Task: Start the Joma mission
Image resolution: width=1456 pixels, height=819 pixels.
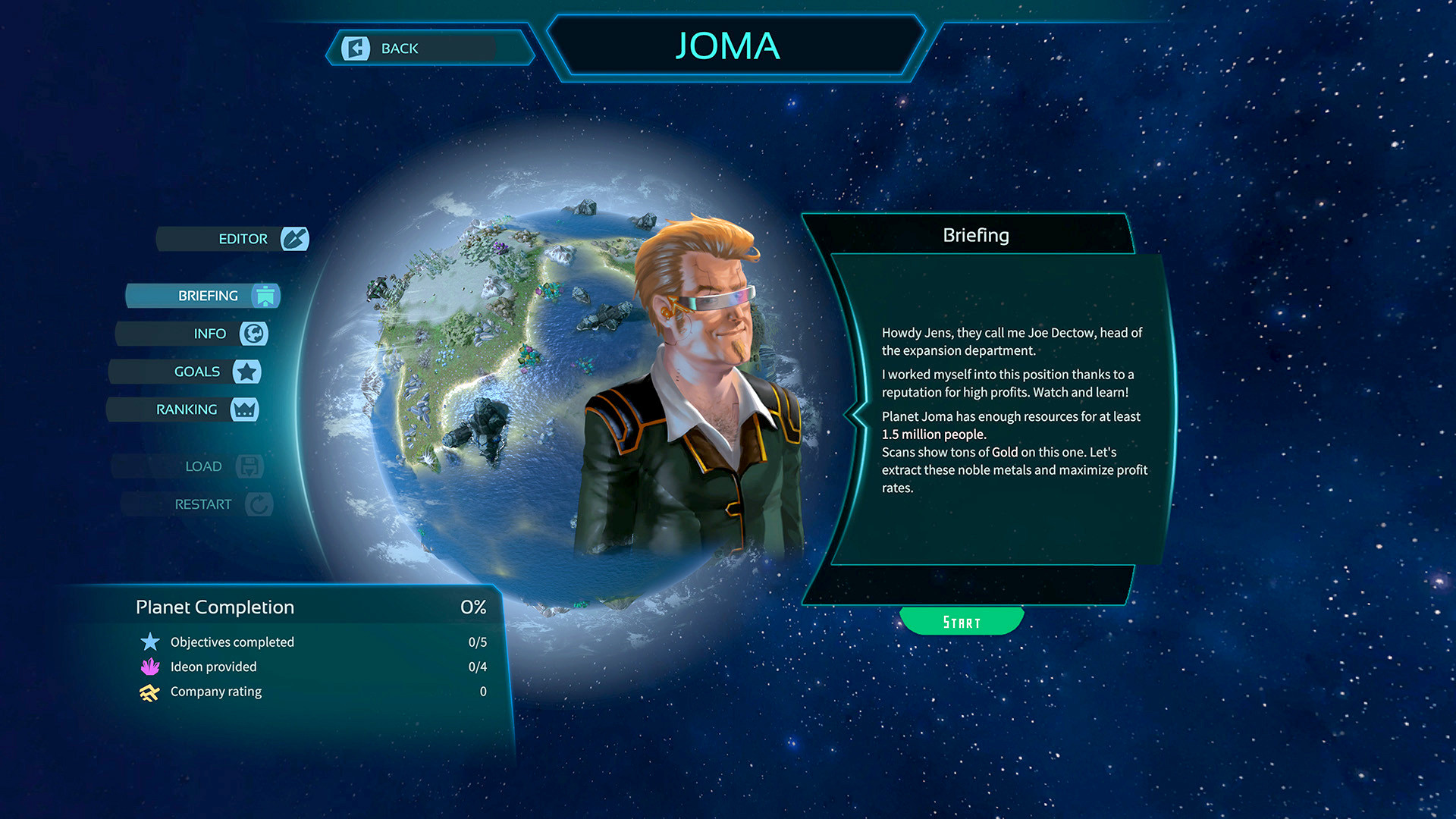Action: click(x=962, y=622)
